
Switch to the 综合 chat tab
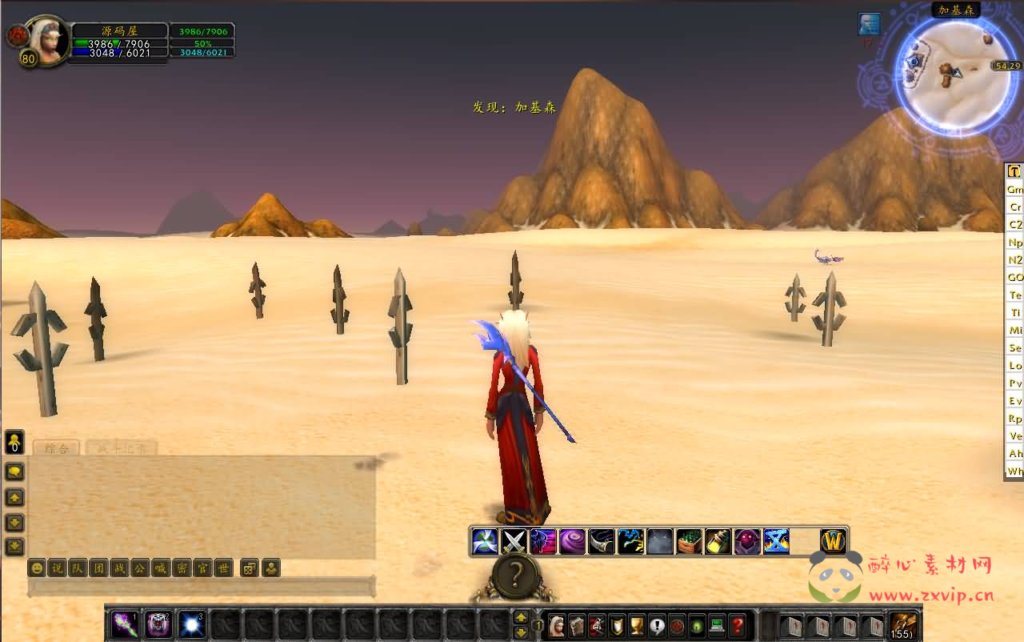point(56,449)
